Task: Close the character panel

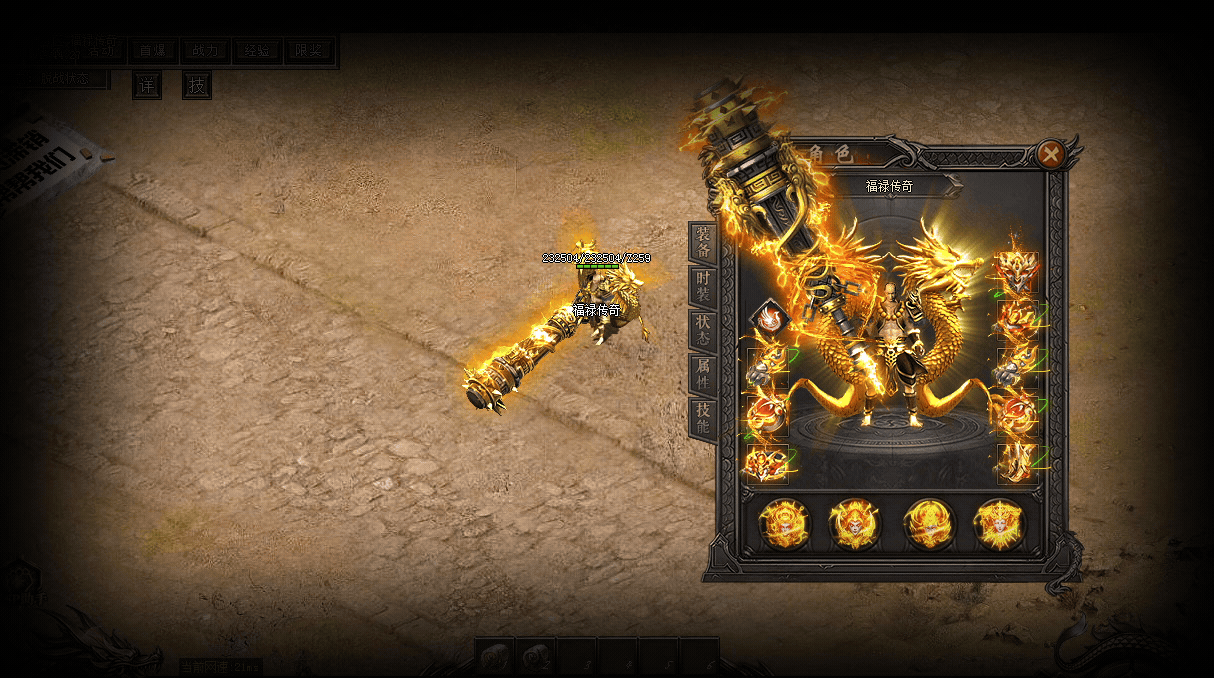Action: click(x=1049, y=154)
